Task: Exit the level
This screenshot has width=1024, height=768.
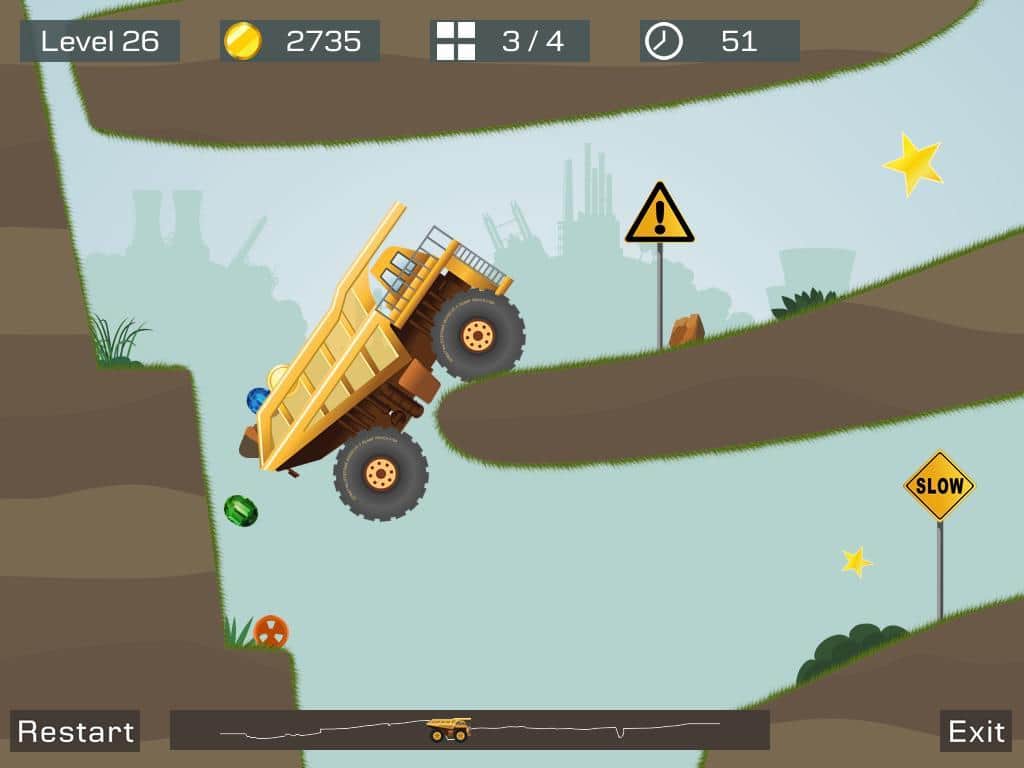Action: point(976,731)
